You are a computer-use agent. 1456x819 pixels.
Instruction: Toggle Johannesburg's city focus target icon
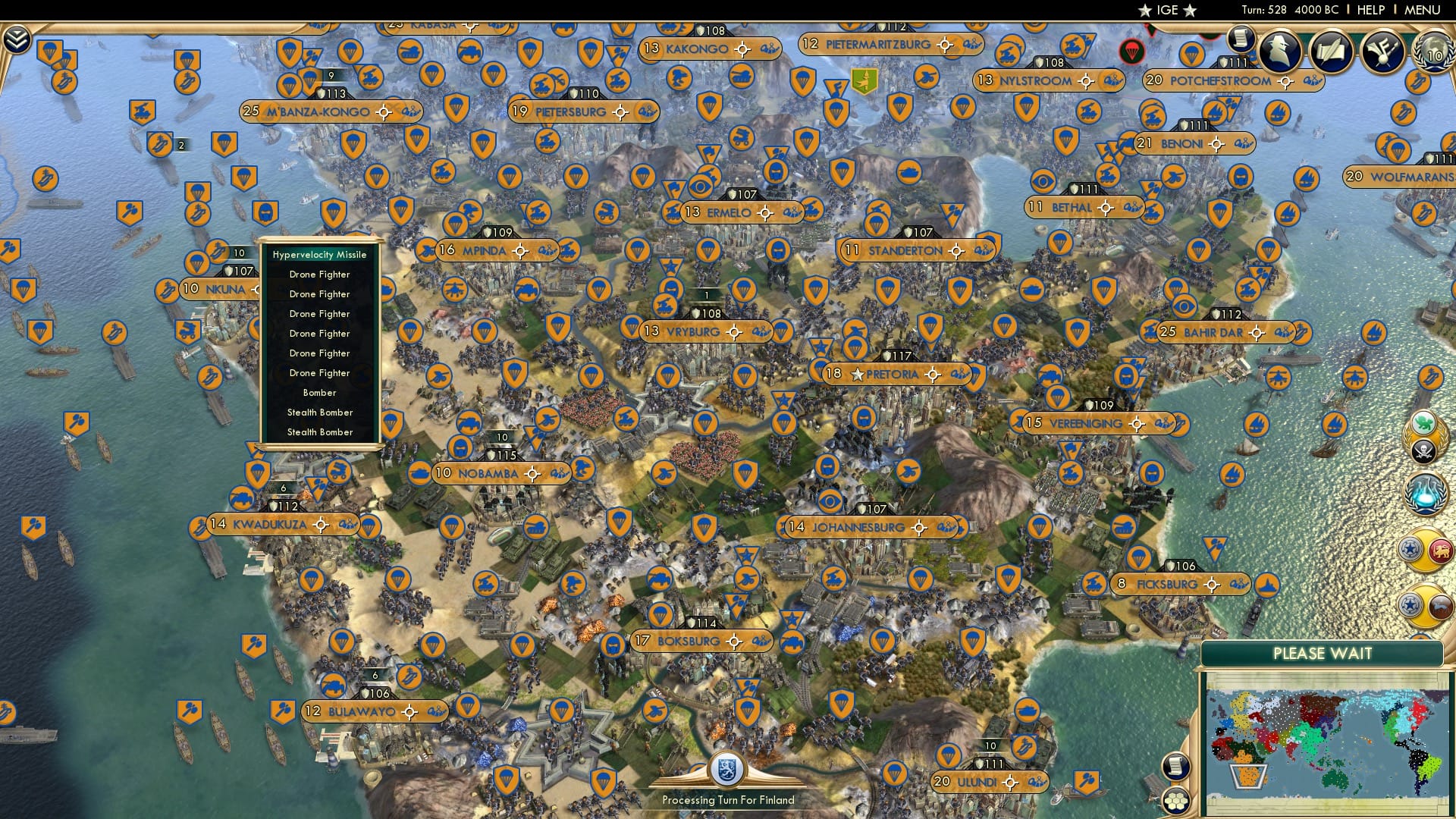(918, 526)
